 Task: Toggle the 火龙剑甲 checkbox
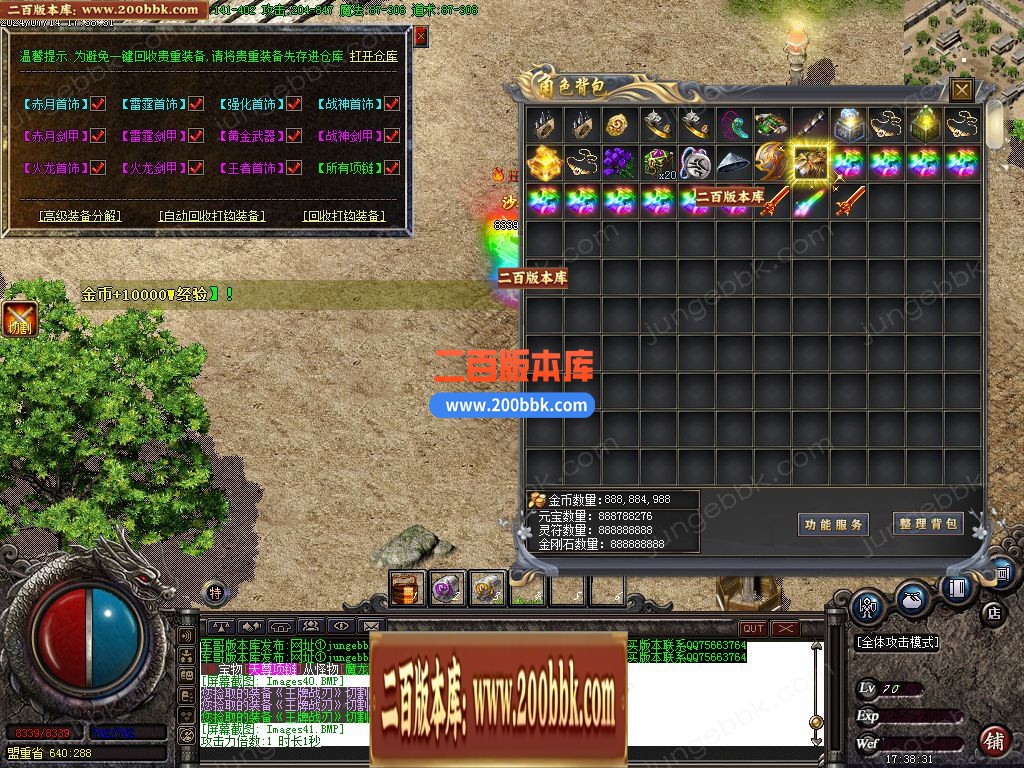(196, 168)
